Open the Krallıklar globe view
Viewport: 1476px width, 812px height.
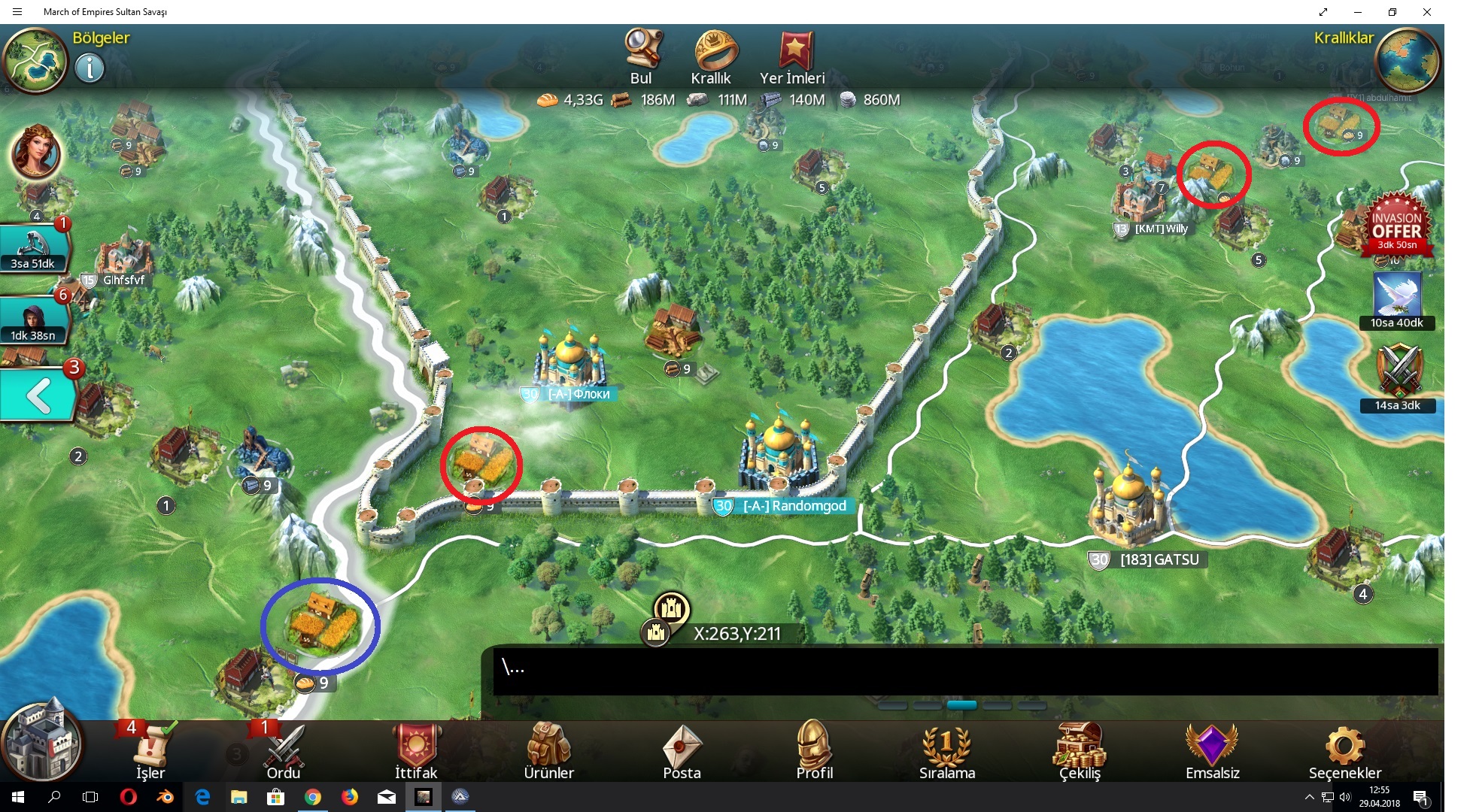pos(1406,61)
